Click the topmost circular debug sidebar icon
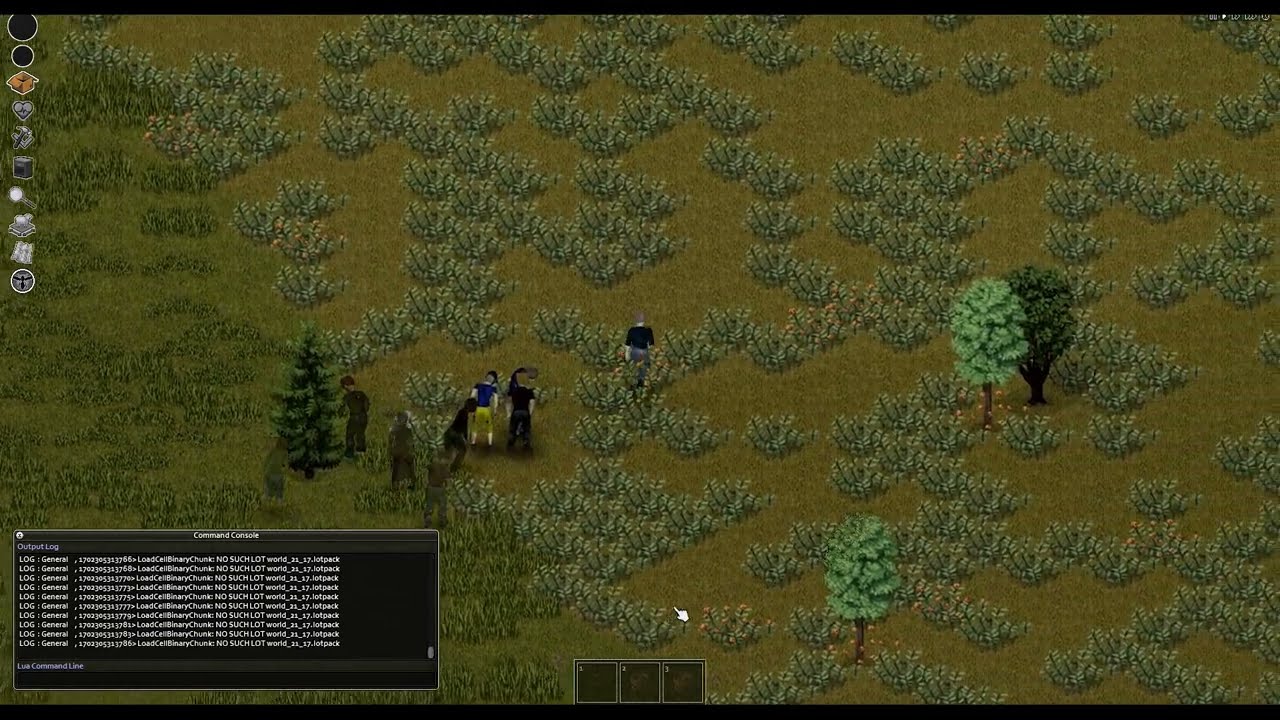1280x720 pixels. (22, 27)
